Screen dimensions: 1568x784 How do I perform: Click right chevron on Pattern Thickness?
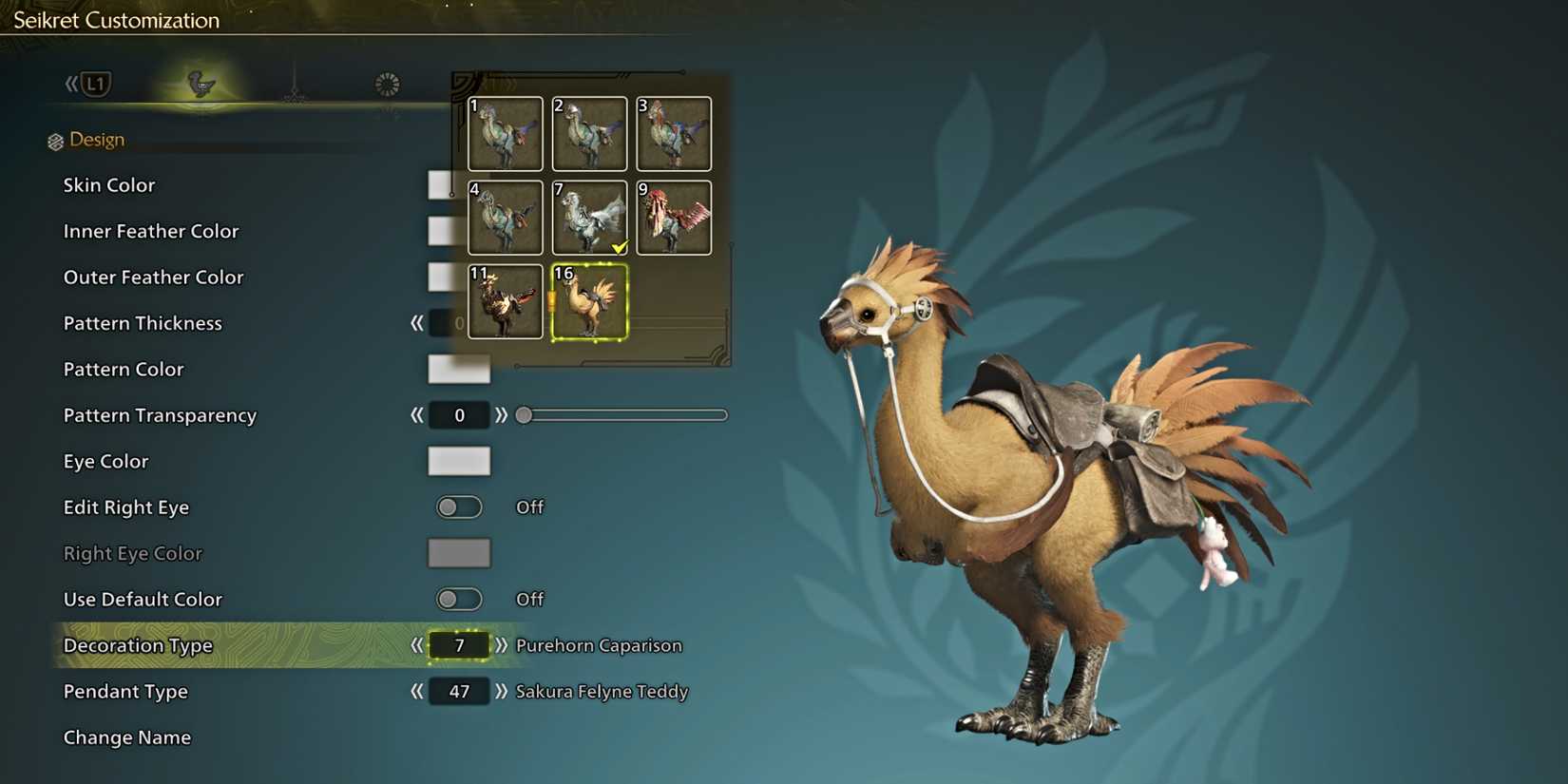[x=503, y=323]
